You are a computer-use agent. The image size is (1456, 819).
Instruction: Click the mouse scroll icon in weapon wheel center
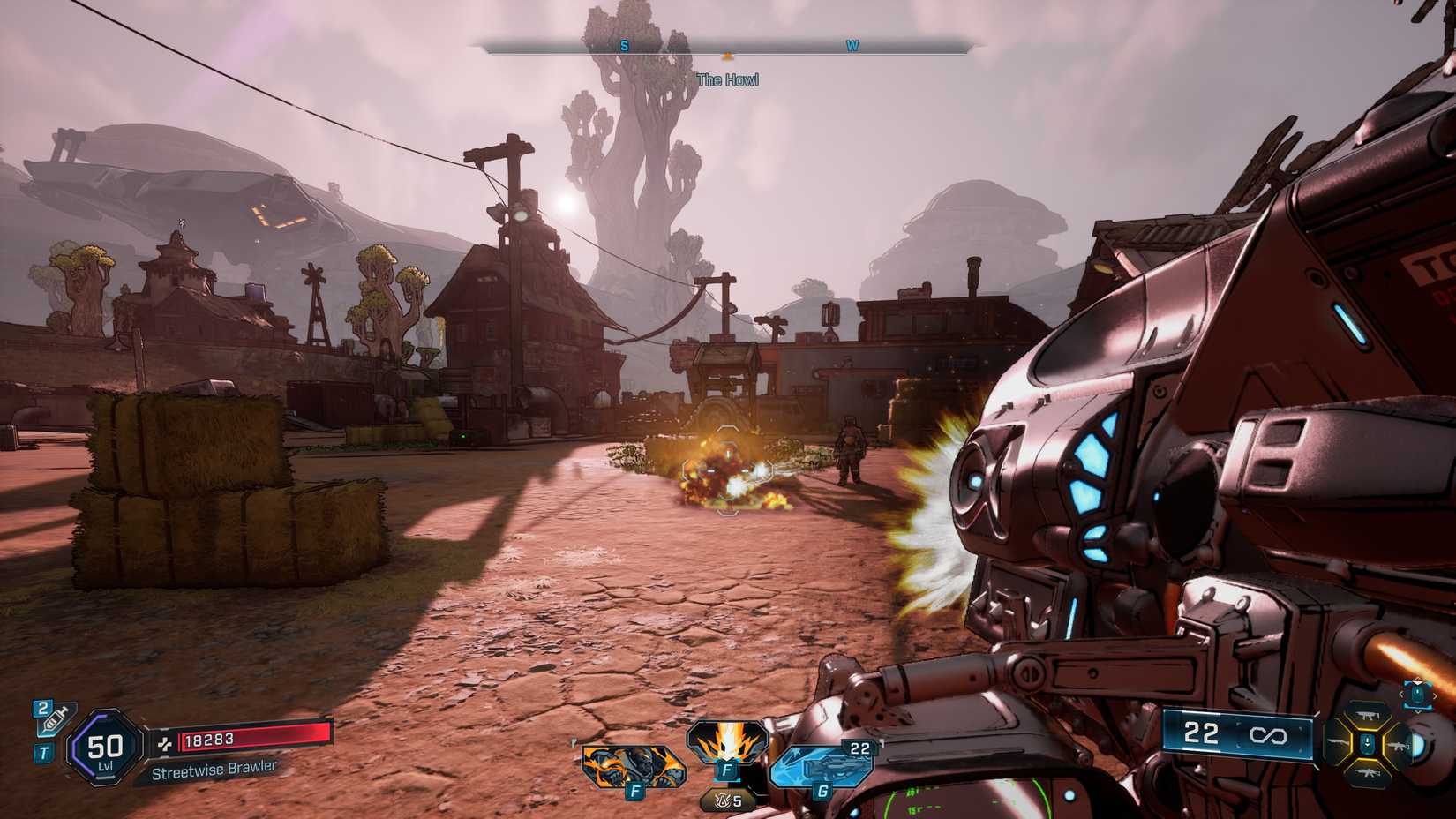pyautogui.click(x=1367, y=742)
